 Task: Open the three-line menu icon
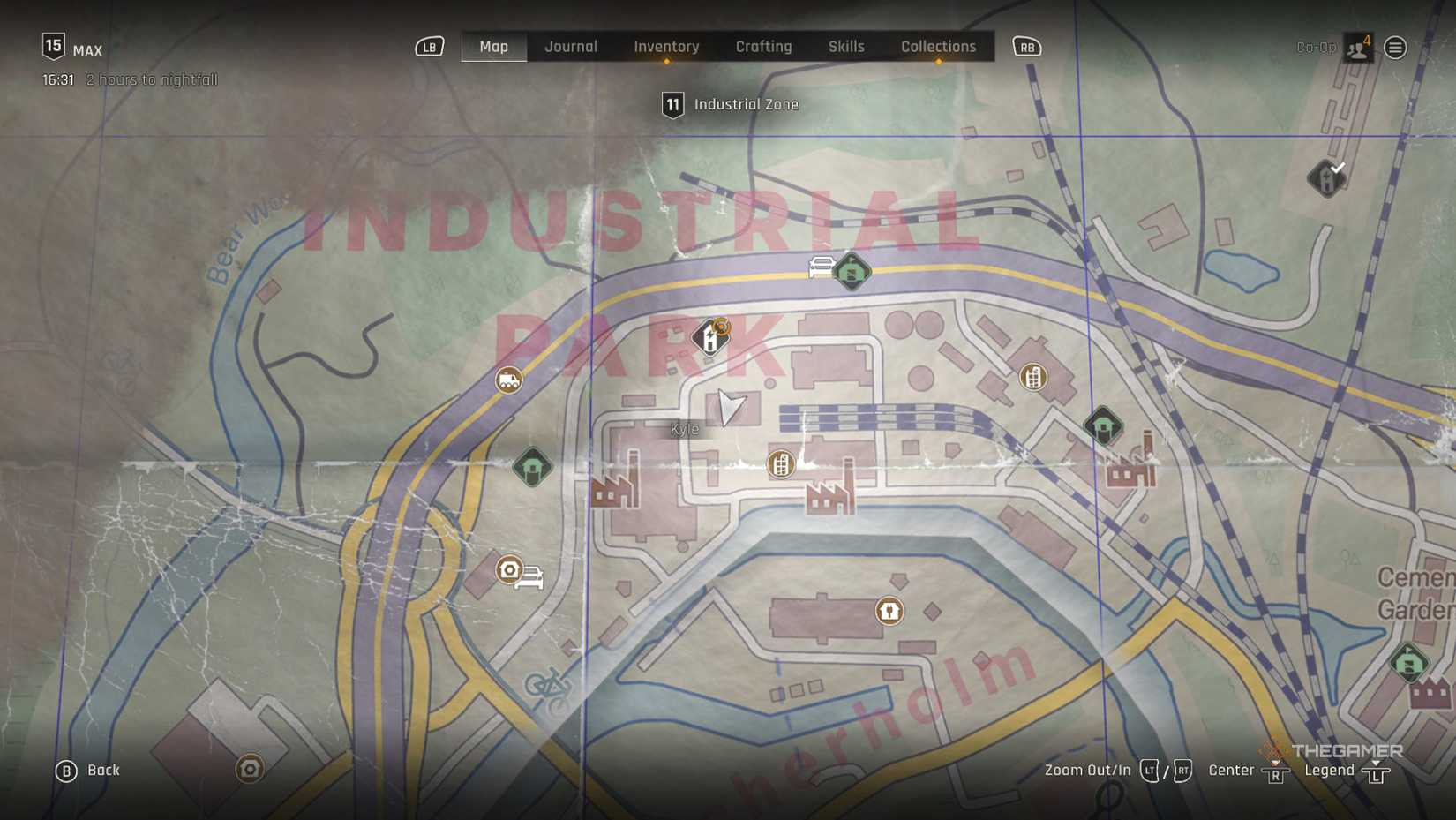point(1395,48)
